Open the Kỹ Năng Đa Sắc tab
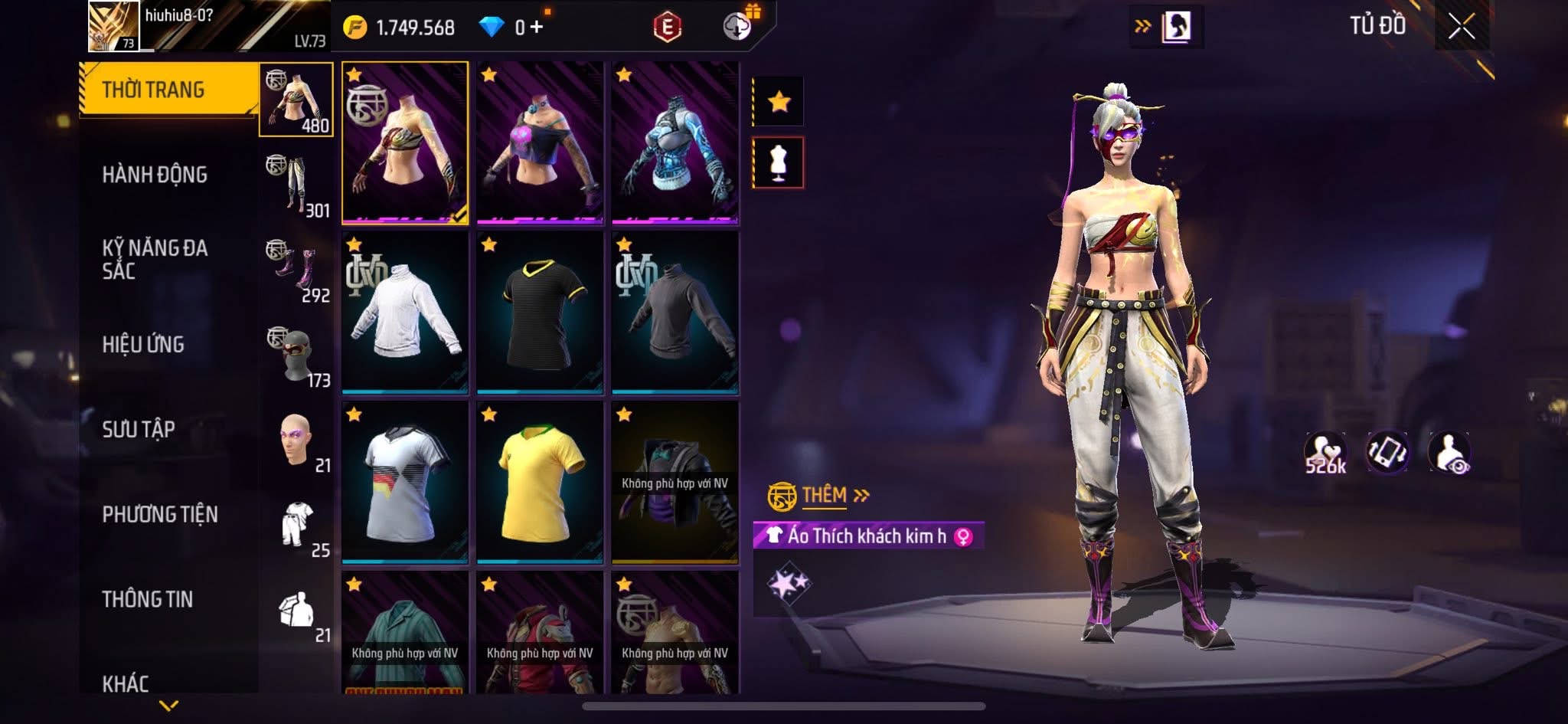Viewport: 1568px width, 724px height. [155, 259]
